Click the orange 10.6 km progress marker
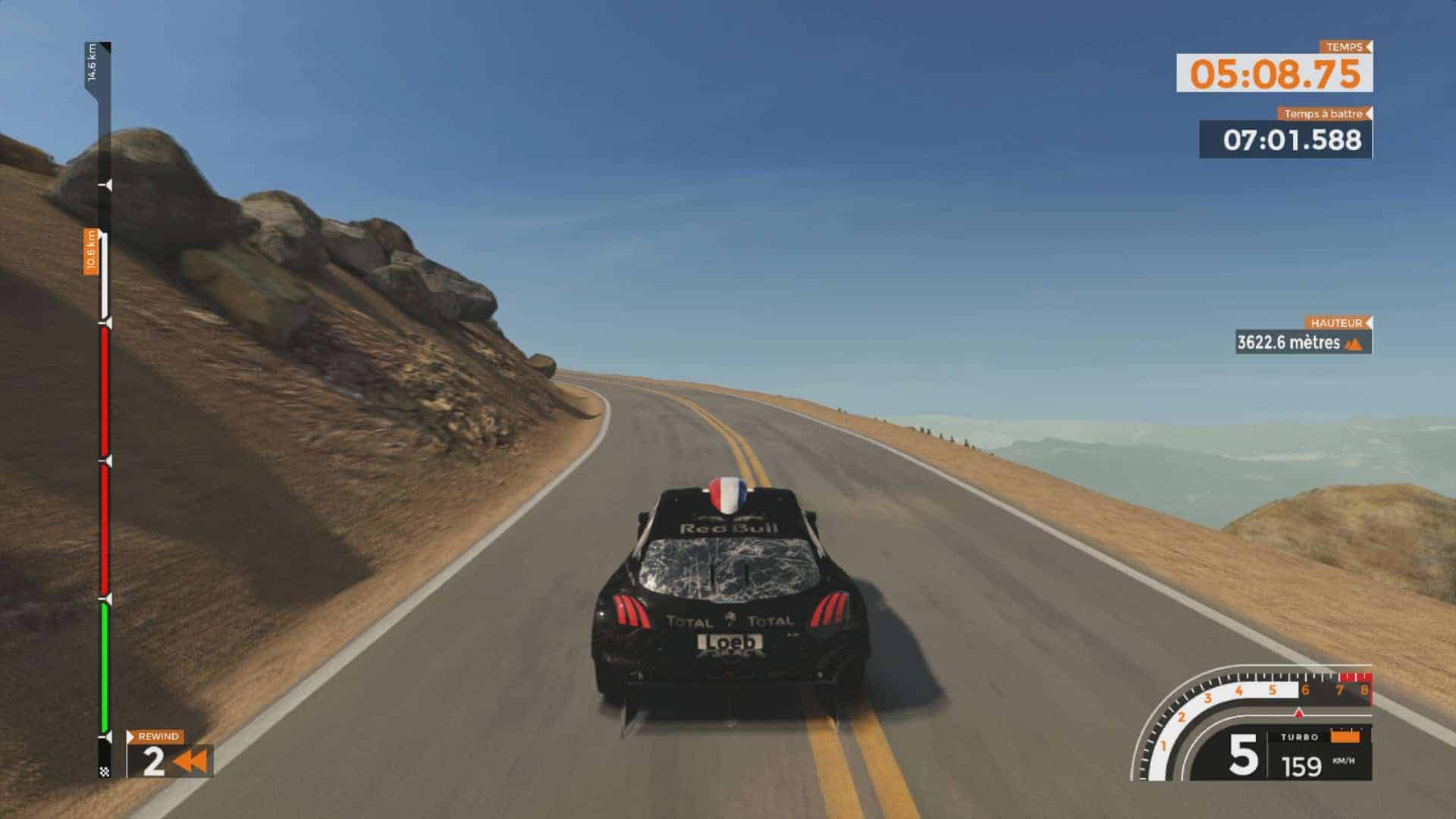Image resolution: width=1456 pixels, height=819 pixels. point(92,252)
